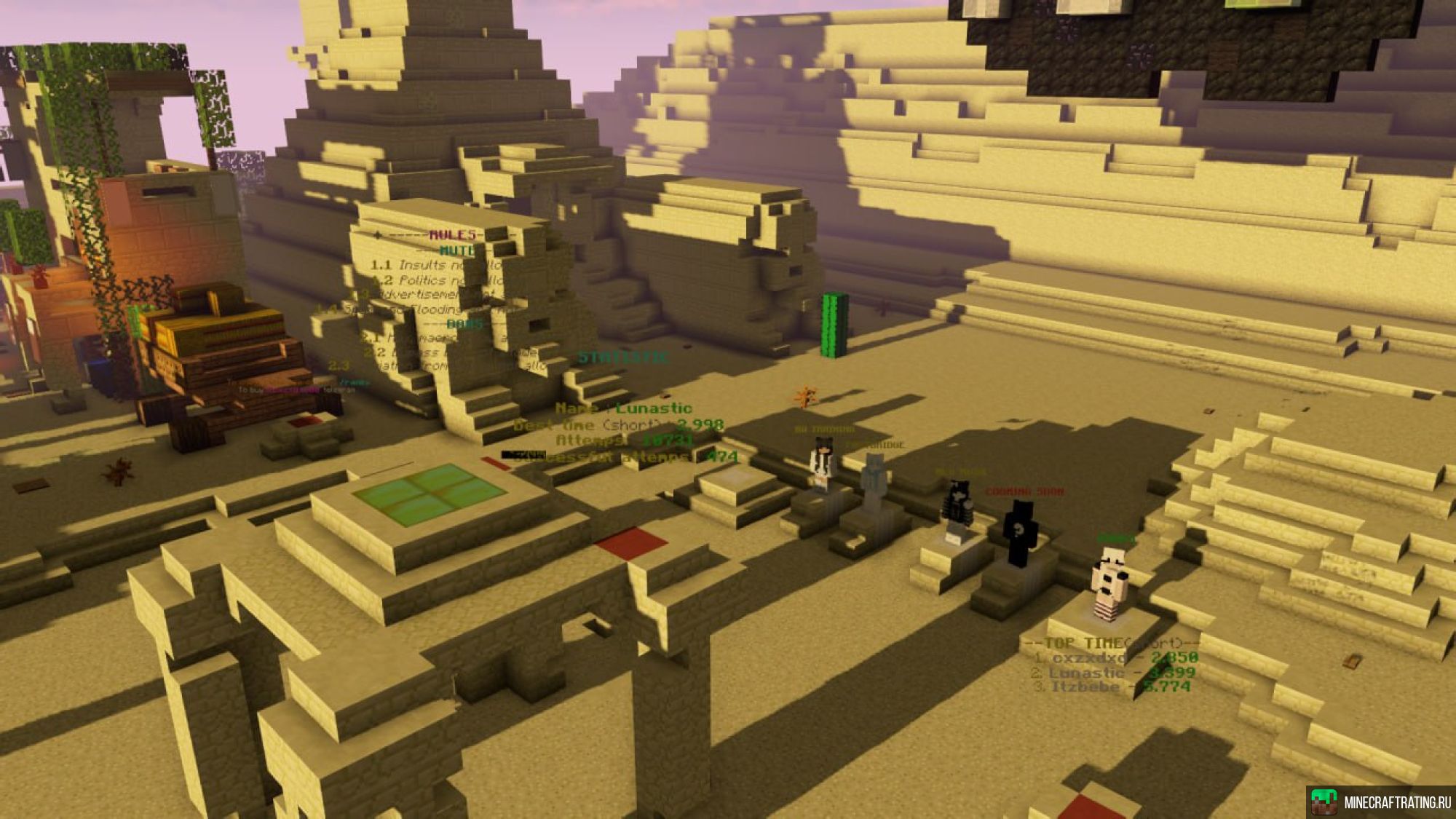Image resolution: width=1456 pixels, height=819 pixels.
Task: Click the minecraftrating.ru watermark logo
Action: [x=1380, y=802]
